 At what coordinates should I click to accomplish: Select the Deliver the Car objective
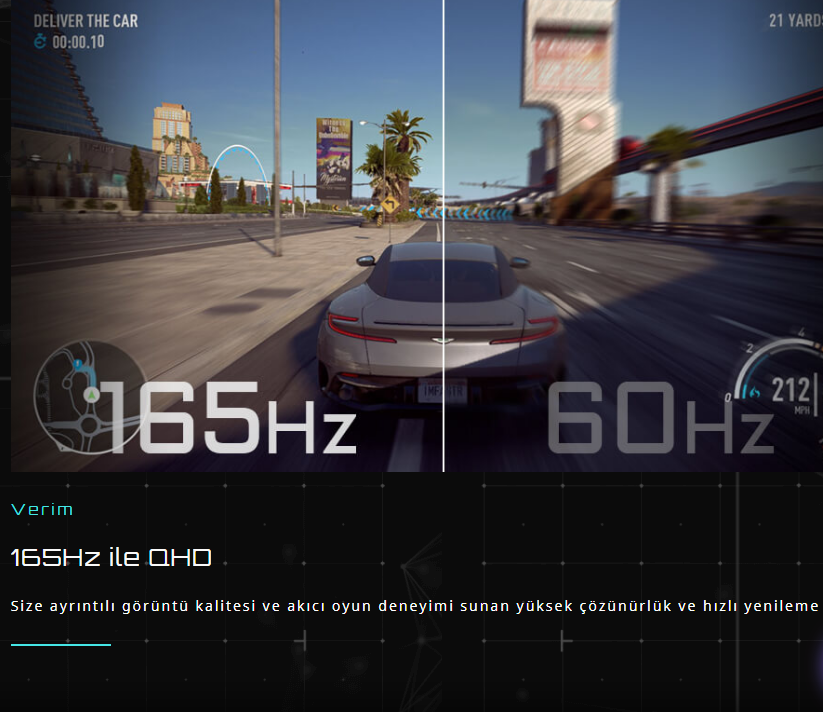[x=85, y=20]
